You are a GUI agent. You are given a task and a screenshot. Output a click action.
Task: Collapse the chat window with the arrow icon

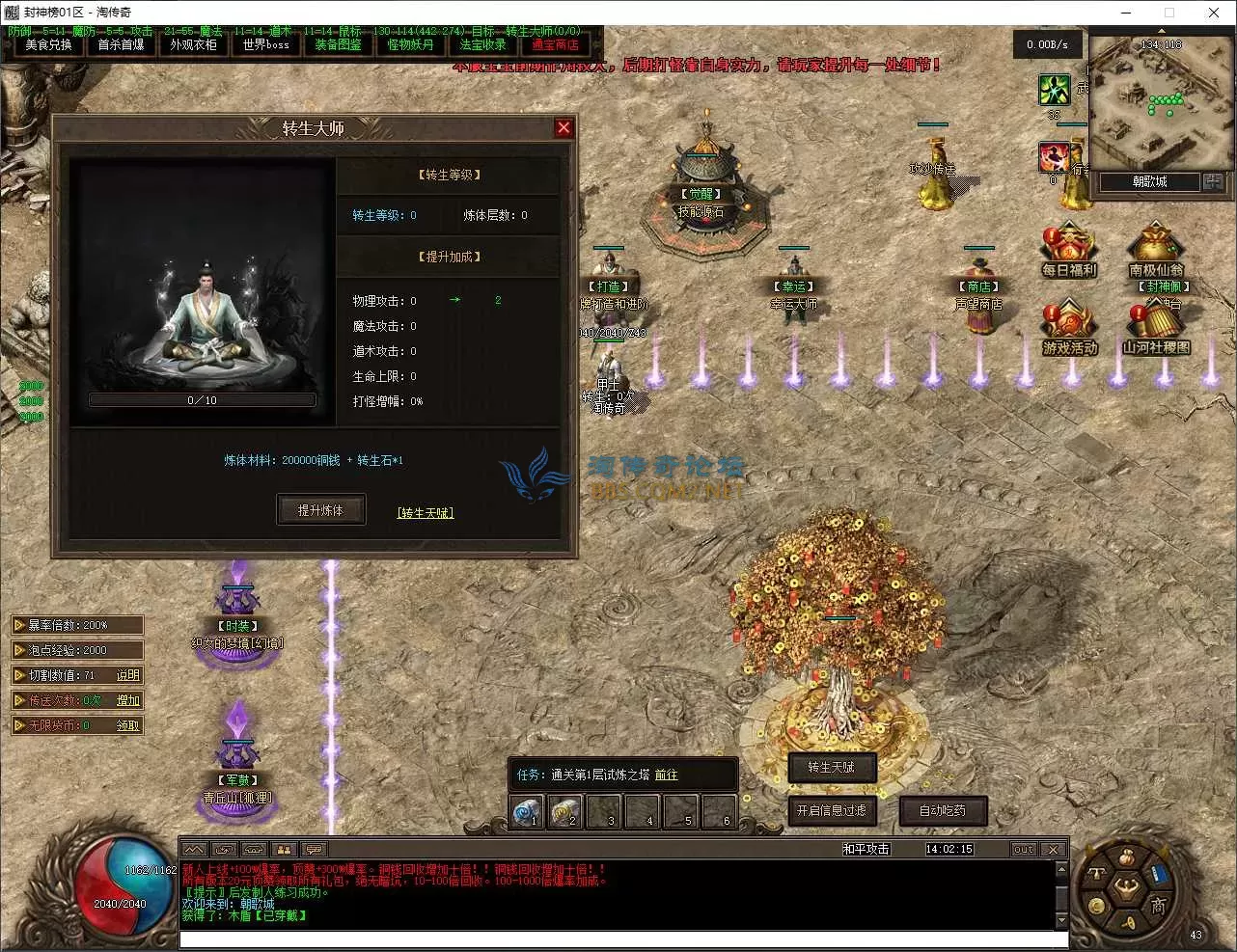(193, 849)
